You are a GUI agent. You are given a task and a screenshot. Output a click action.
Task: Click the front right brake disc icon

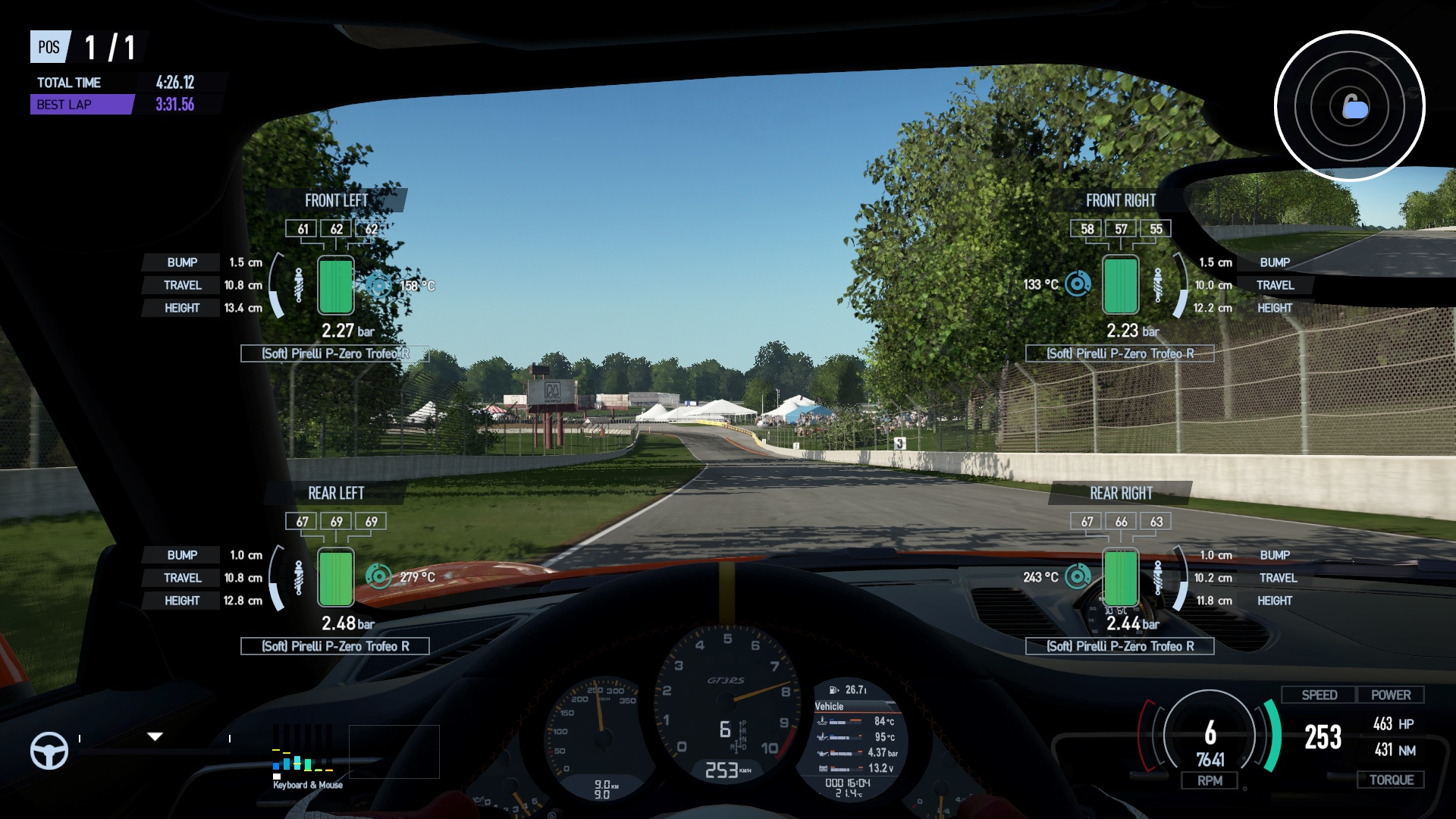[1078, 284]
